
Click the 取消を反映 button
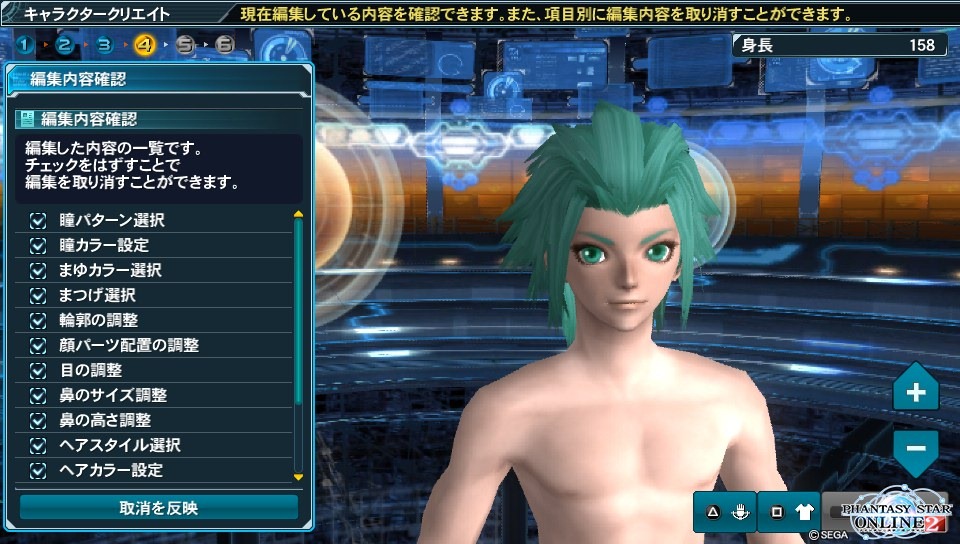click(x=158, y=508)
